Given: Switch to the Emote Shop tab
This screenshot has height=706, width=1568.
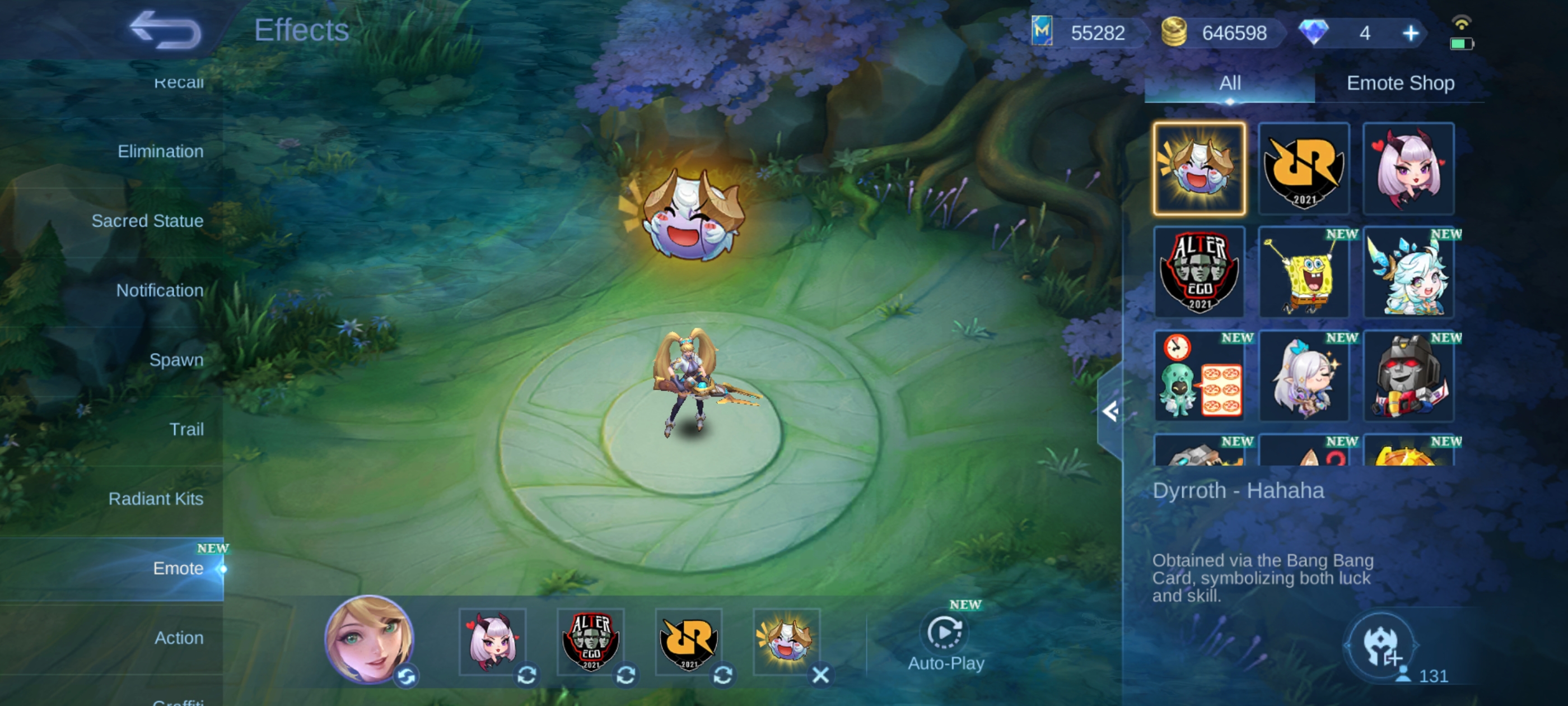Looking at the screenshot, I should pyautogui.click(x=1399, y=83).
